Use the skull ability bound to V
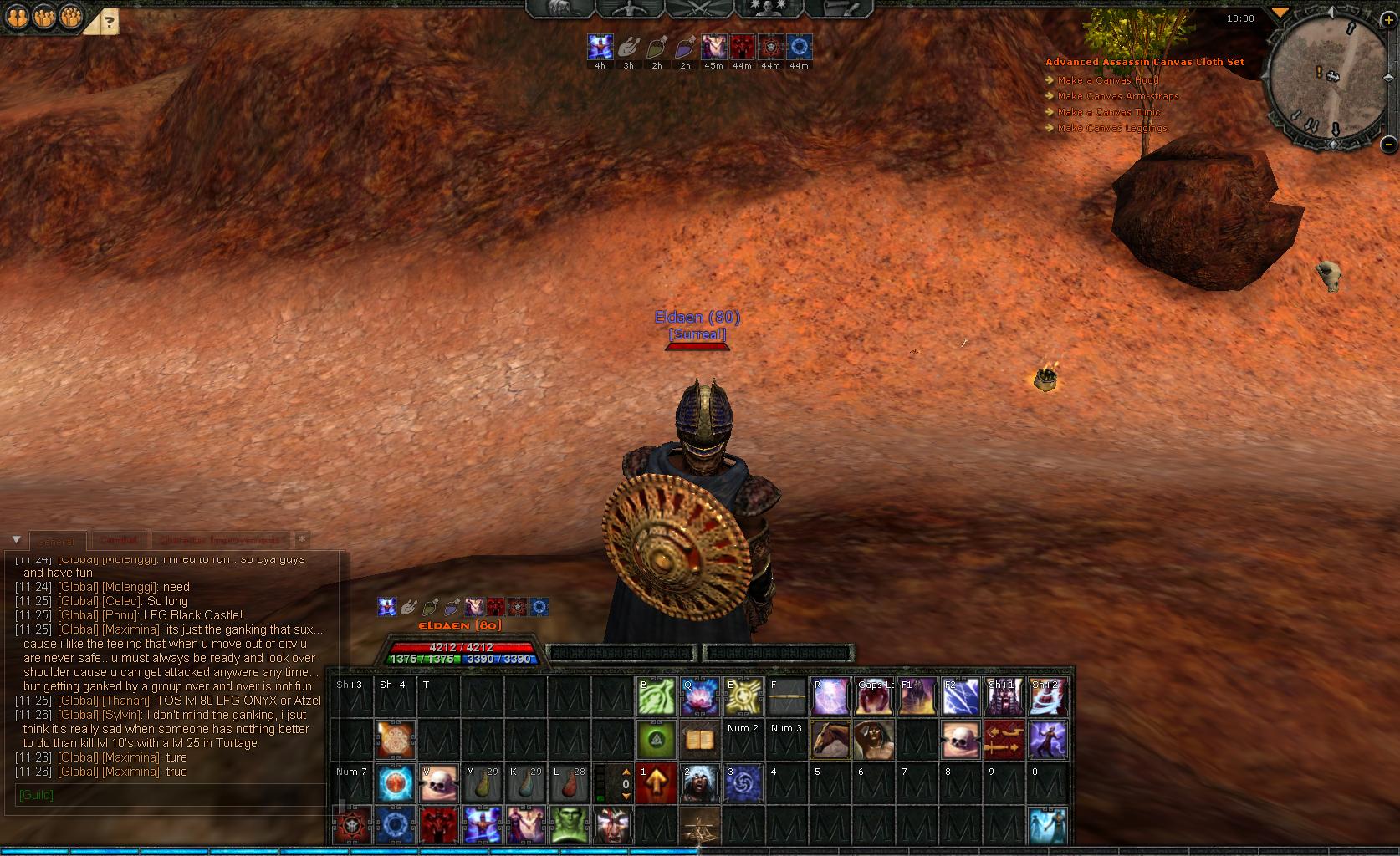 point(438,783)
